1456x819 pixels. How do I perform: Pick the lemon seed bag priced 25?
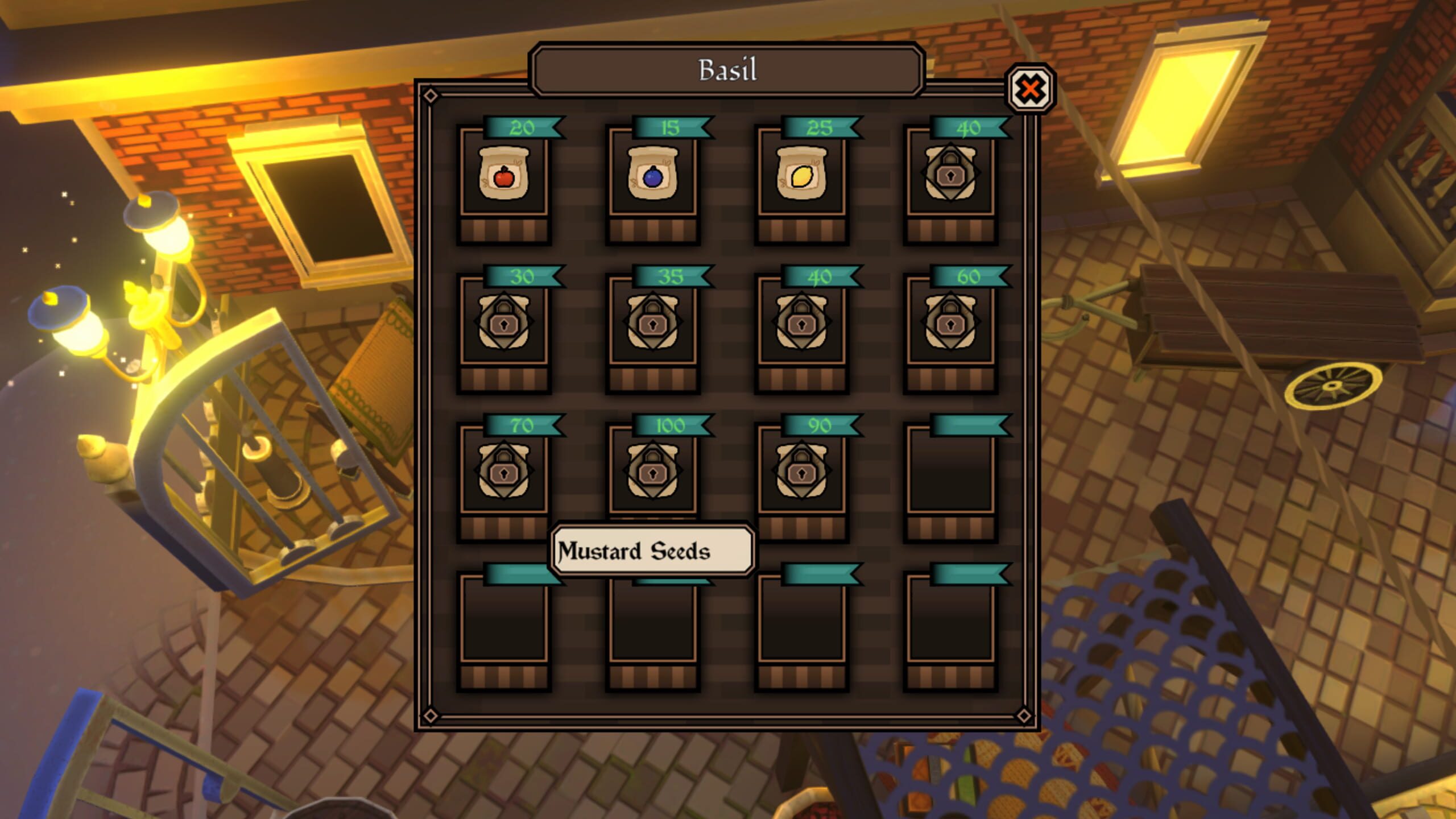coord(801,175)
